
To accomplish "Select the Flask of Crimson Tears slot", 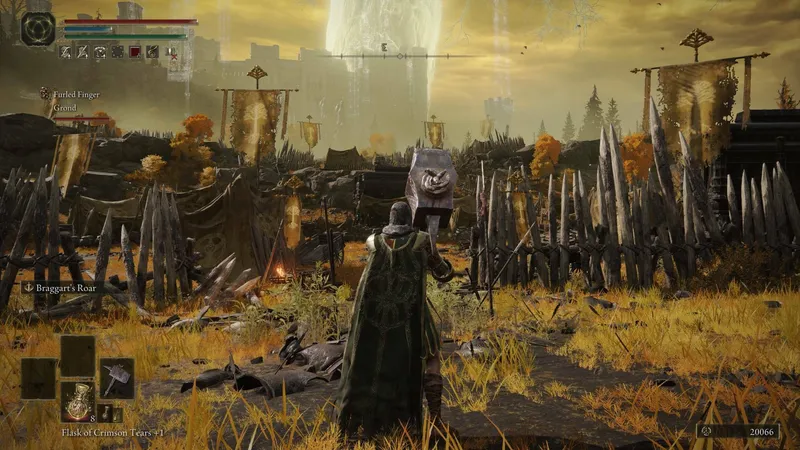I will pyautogui.click(x=77, y=400).
